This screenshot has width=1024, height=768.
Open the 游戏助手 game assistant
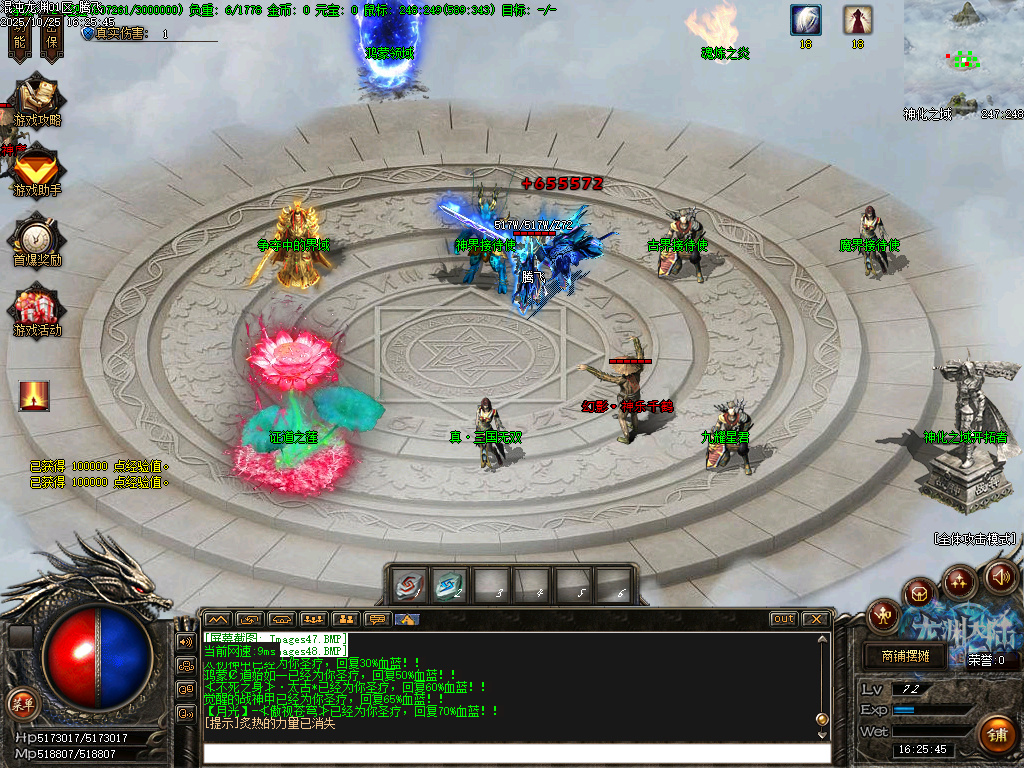pyautogui.click(x=36, y=171)
